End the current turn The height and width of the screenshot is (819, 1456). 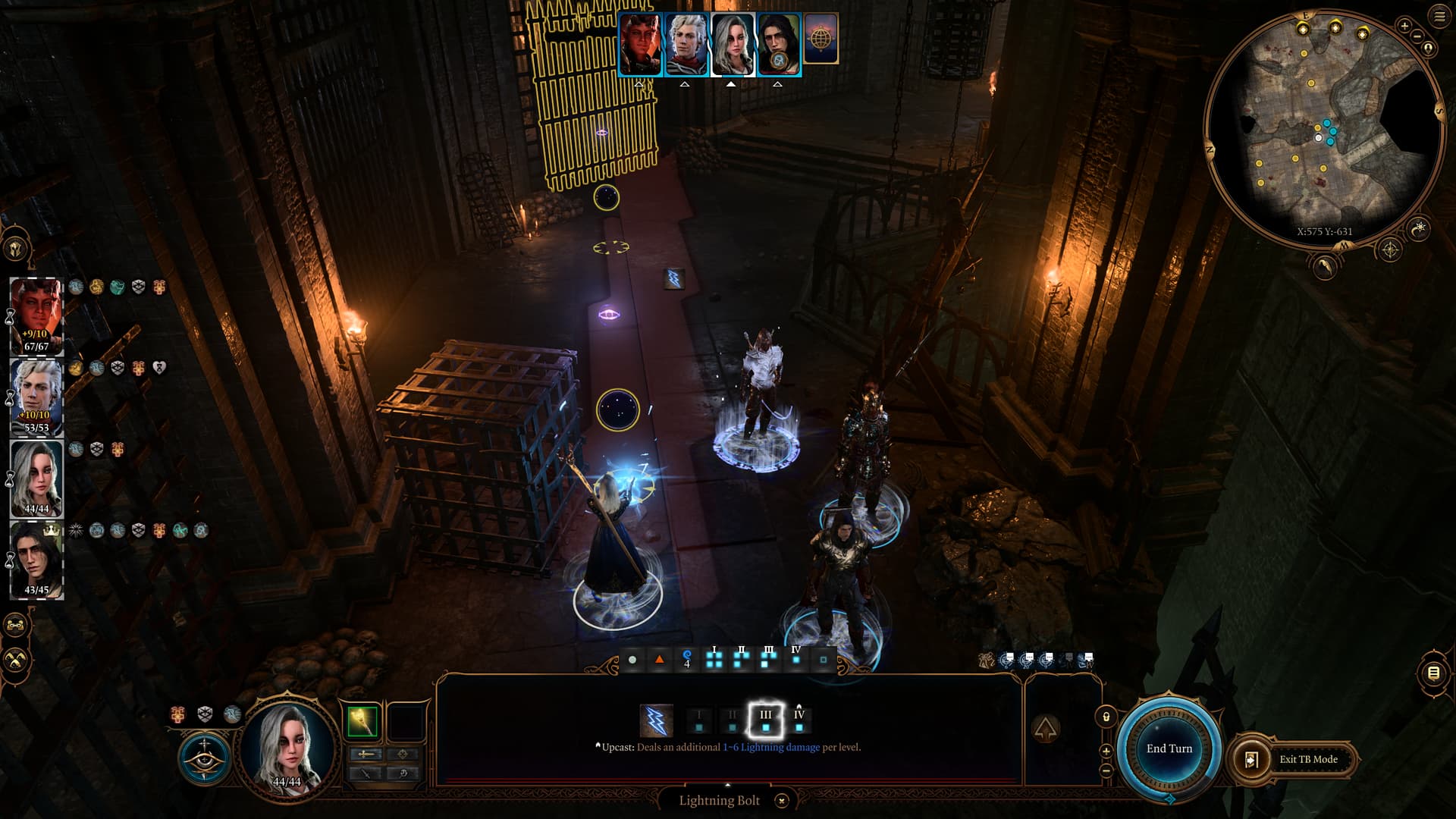coord(1169,749)
